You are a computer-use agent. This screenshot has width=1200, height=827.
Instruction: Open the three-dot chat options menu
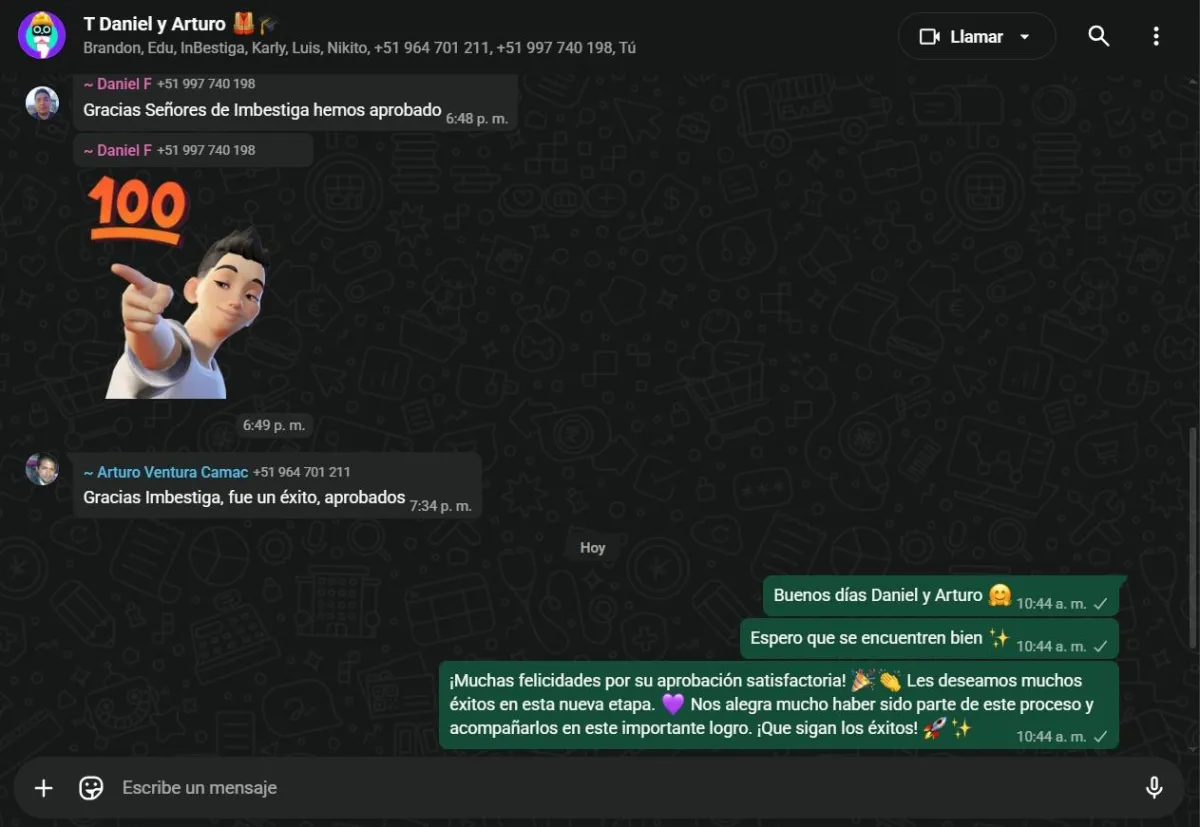[1156, 37]
